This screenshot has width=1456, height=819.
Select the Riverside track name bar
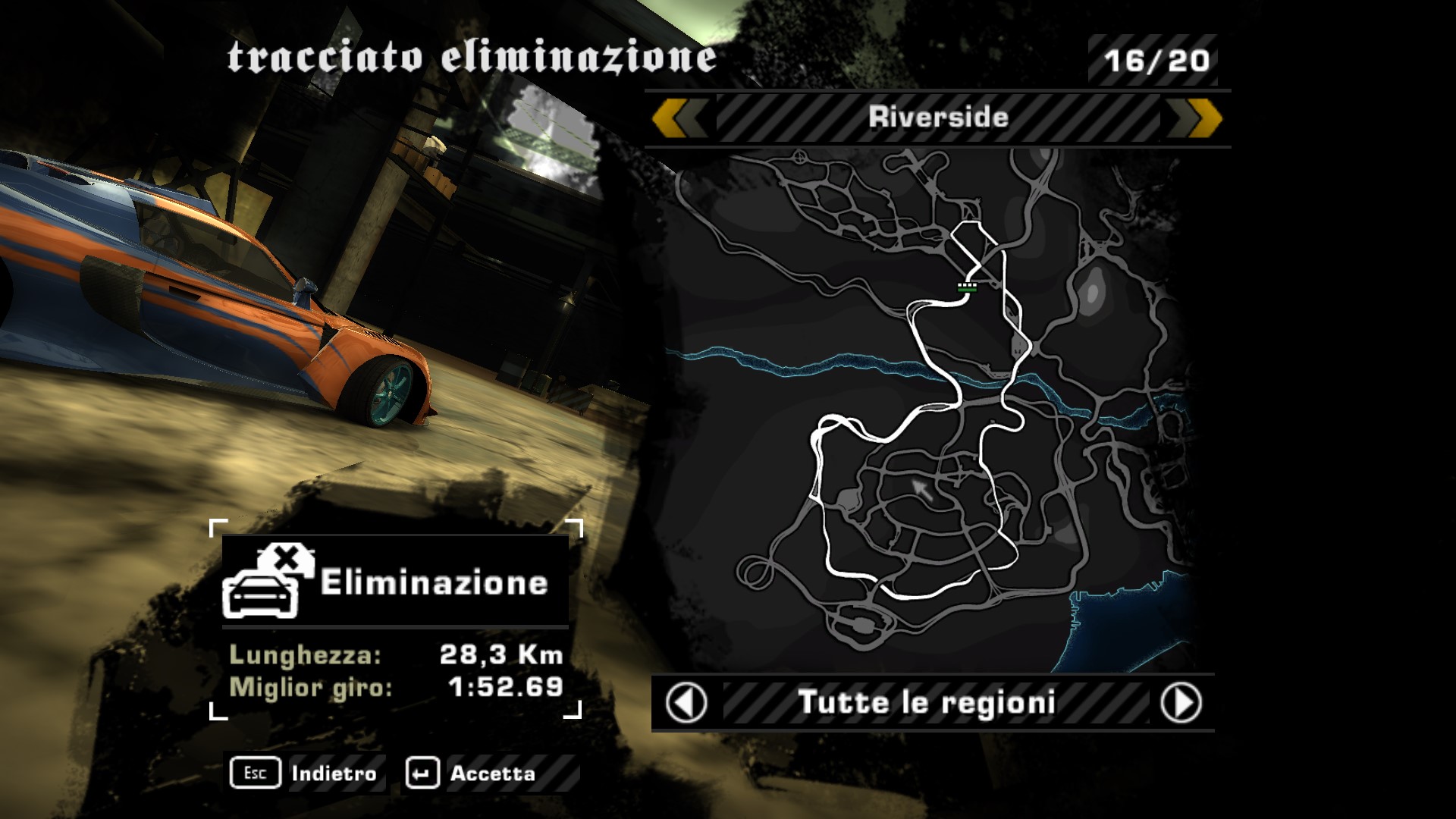938,118
